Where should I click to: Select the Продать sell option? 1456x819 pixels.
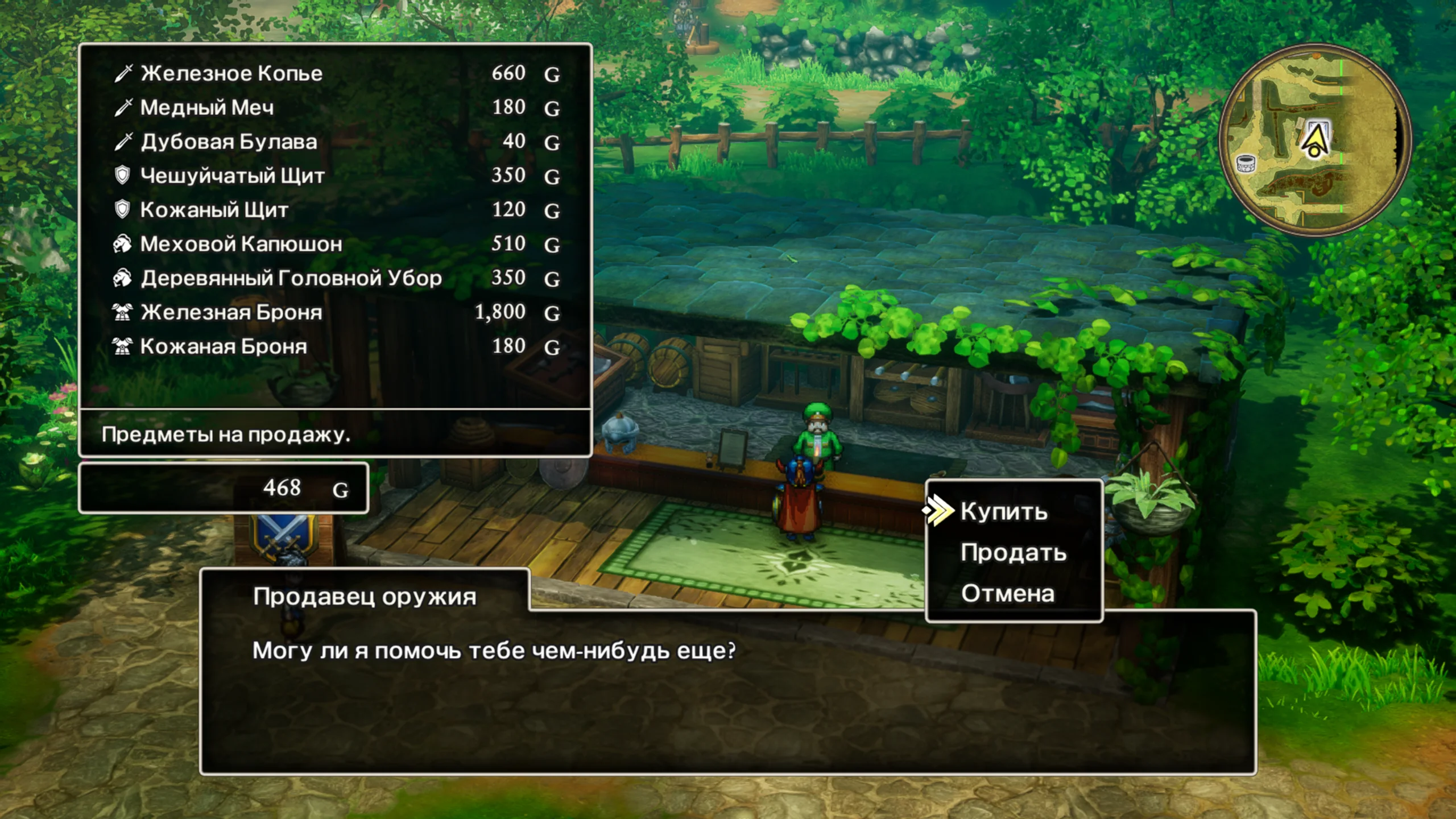click(x=1013, y=553)
